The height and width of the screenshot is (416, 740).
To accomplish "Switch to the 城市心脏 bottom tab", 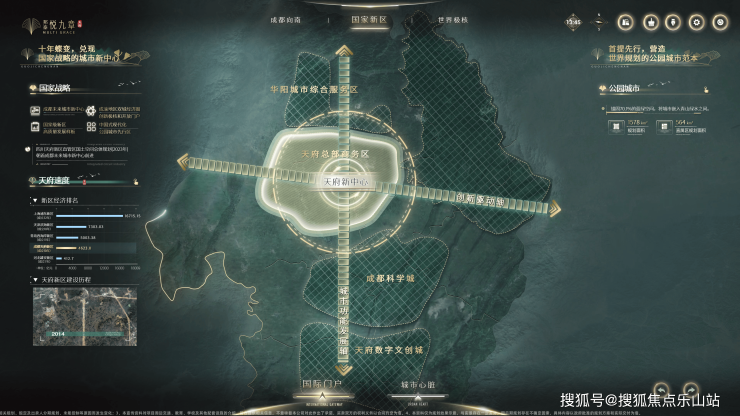I will click(417, 384).
